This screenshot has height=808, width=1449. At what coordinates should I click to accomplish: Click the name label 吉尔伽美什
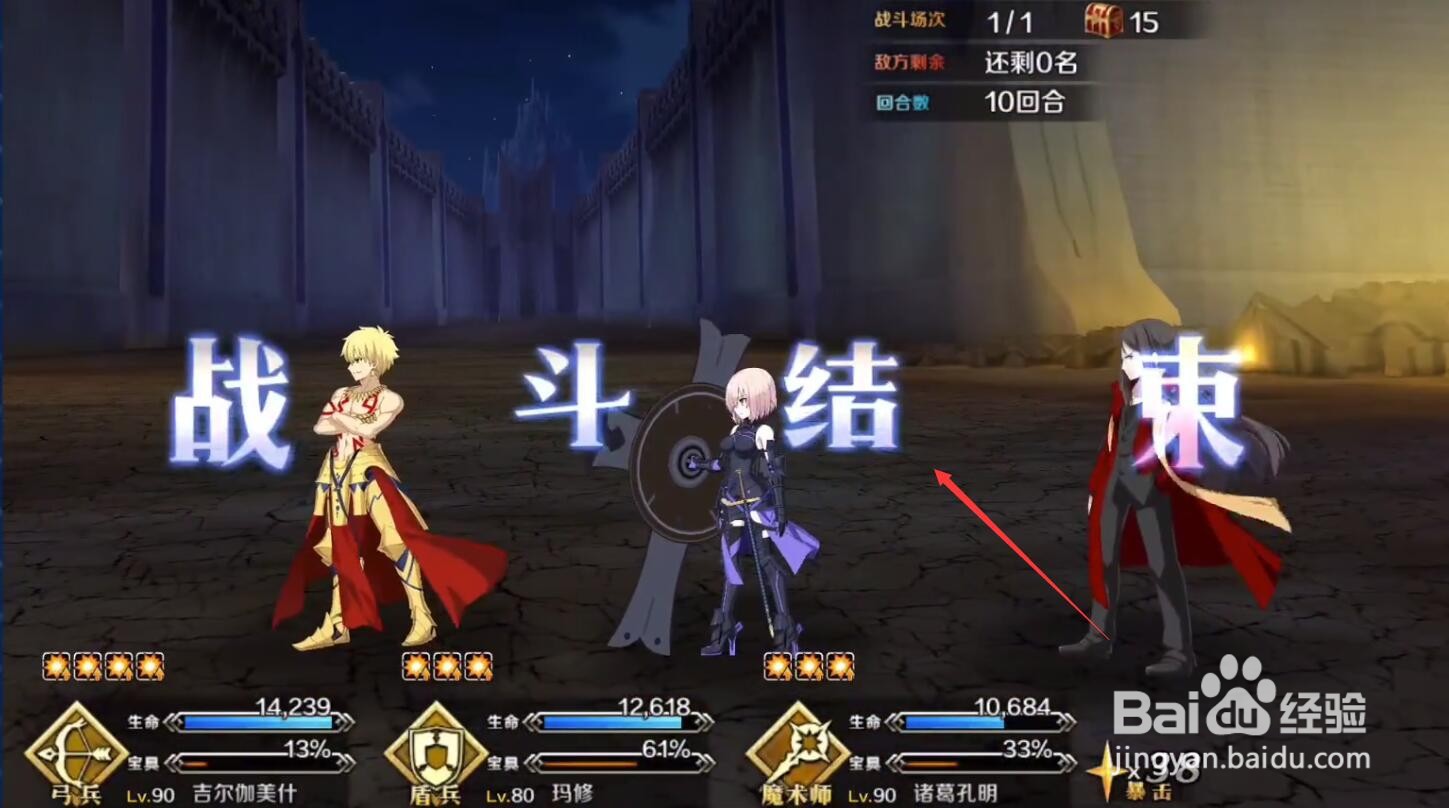tap(243, 794)
